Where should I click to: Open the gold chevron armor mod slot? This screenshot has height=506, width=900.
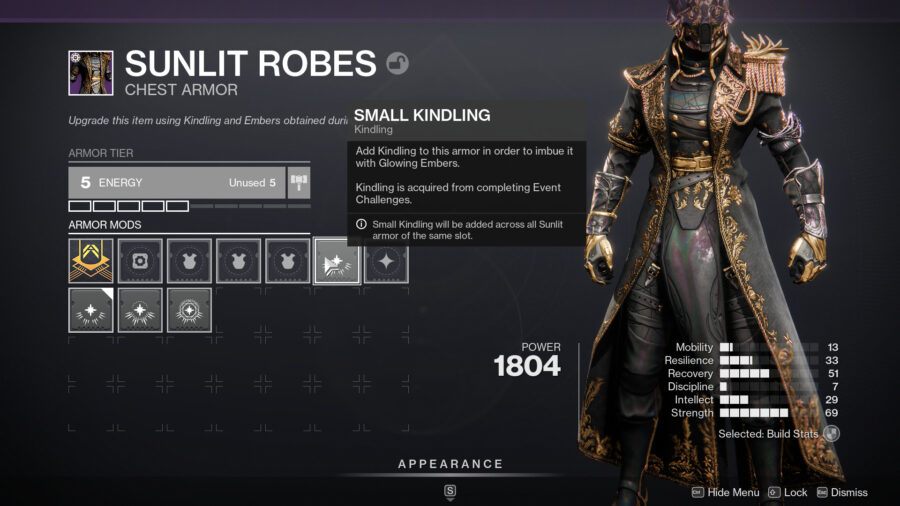tap(90, 260)
